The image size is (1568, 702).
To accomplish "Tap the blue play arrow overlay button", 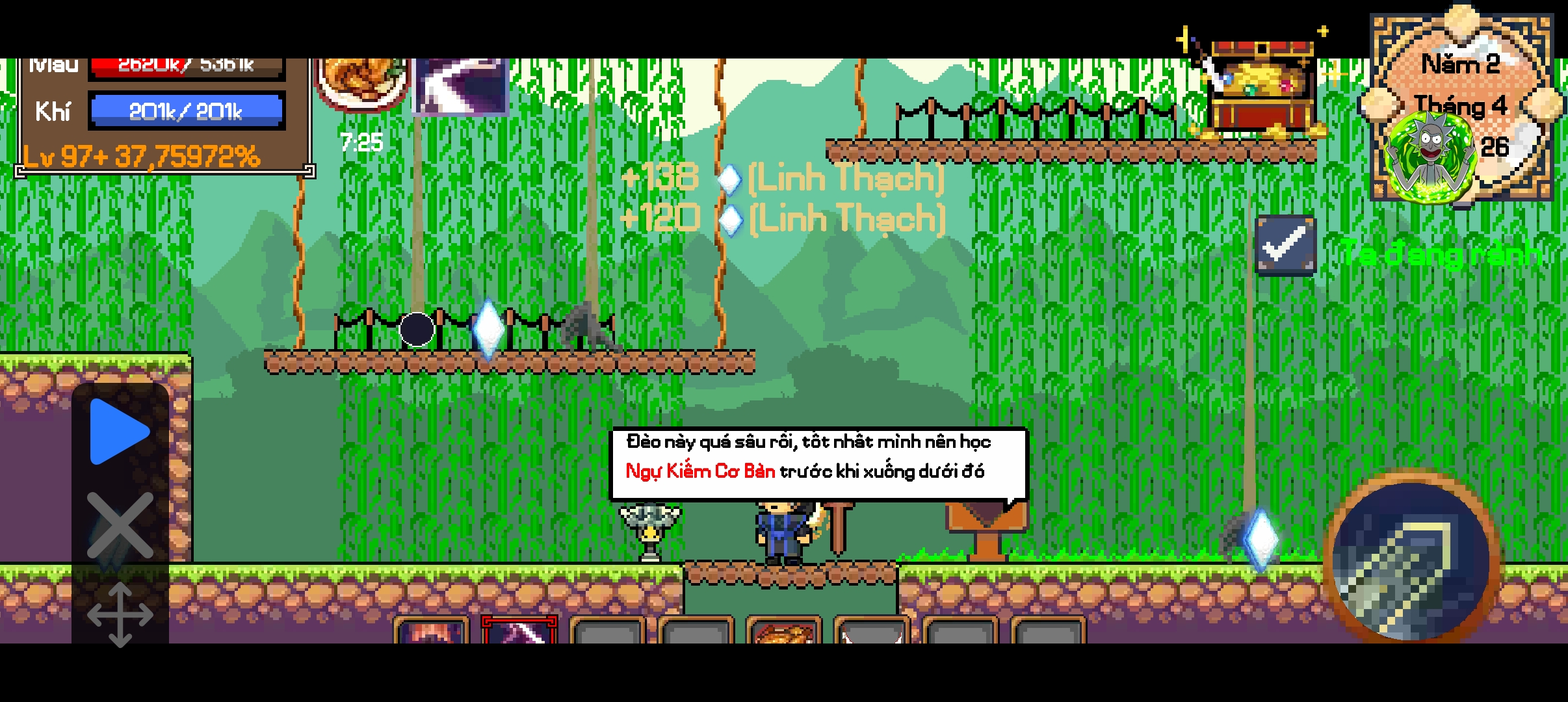I will pos(120,432).
